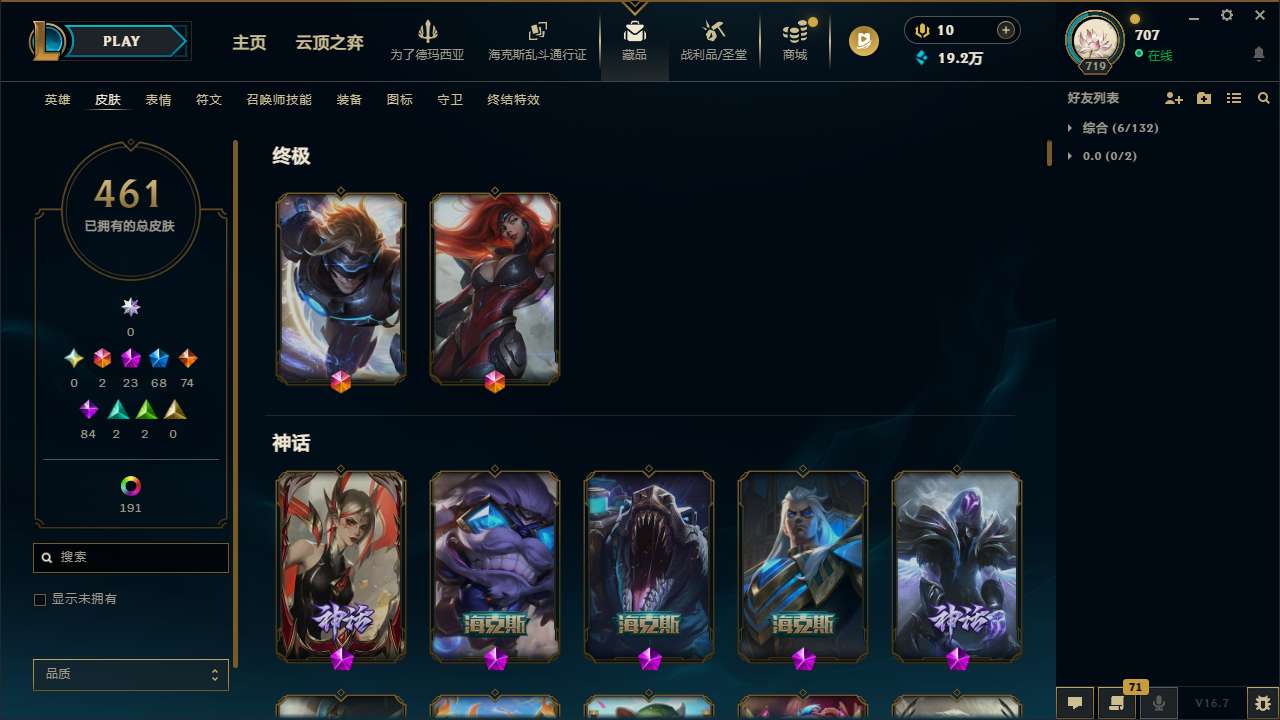Viewport: 1280px width, 720px height.
Task: Open the 品质 quality dropdown
Action: point(130,674)
